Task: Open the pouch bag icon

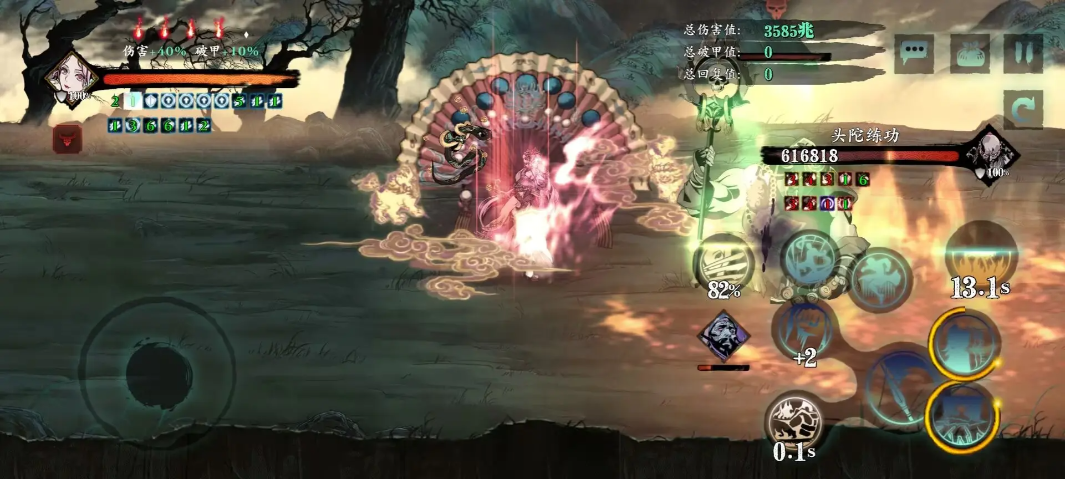Action: (970, 53)
